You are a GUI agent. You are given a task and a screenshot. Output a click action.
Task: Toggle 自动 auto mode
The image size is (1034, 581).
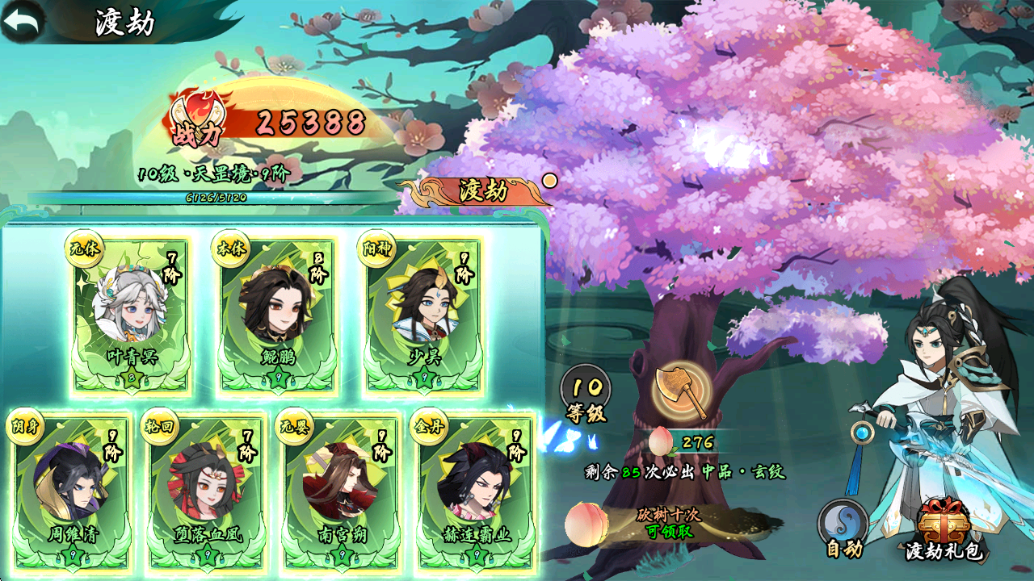click(x=843, y=528)
